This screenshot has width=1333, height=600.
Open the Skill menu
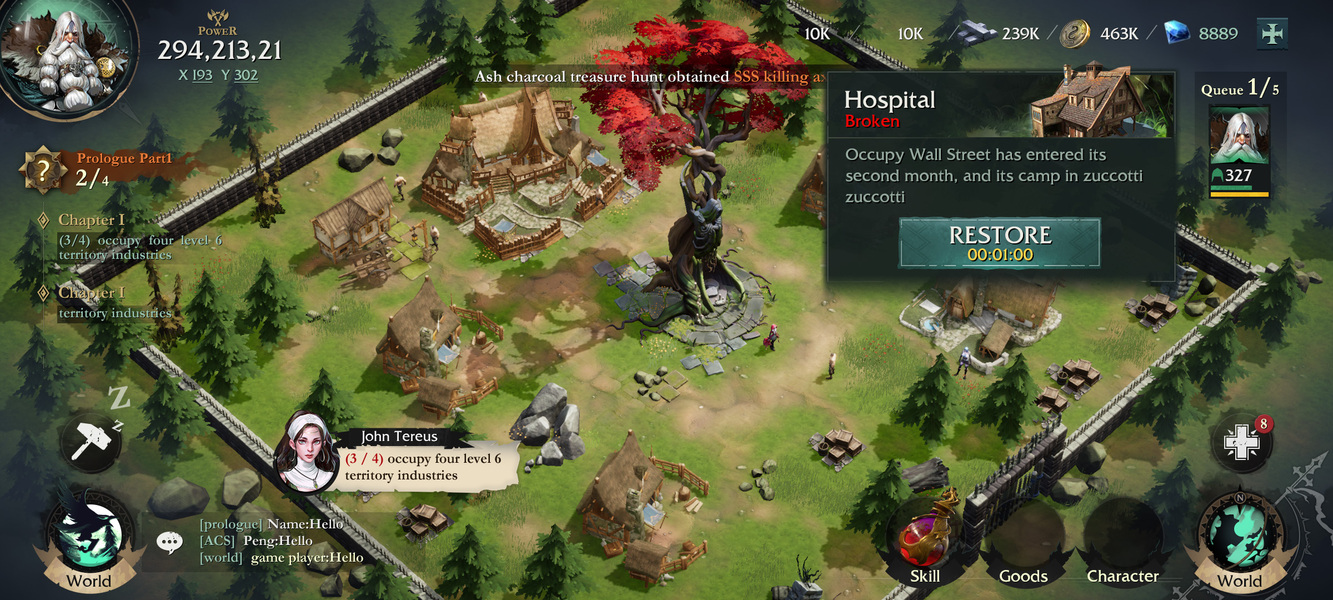[925, 540]
